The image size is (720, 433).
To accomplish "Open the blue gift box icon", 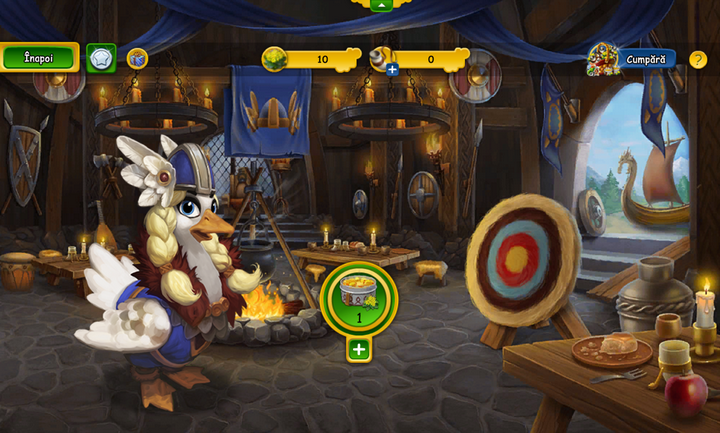I will [137, 58].
